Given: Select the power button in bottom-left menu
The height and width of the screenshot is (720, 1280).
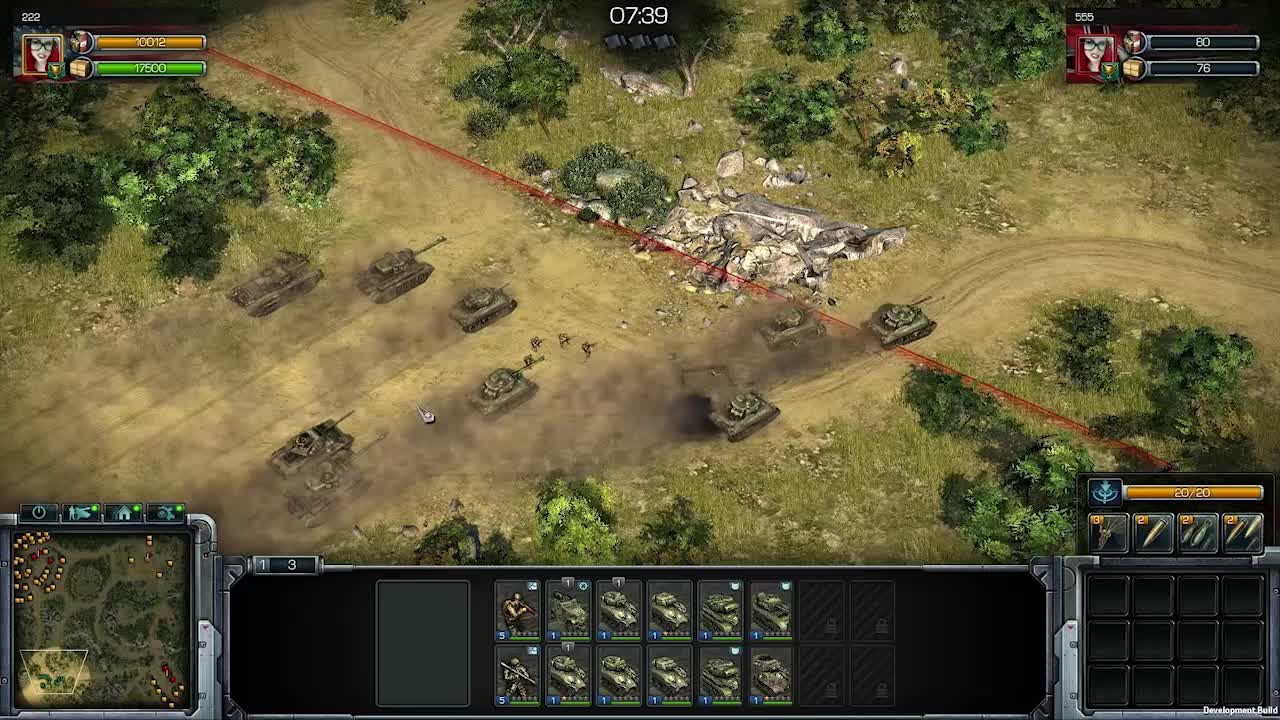Looking at the screenshot, I should pyautogui.click(x=39, y=511).
